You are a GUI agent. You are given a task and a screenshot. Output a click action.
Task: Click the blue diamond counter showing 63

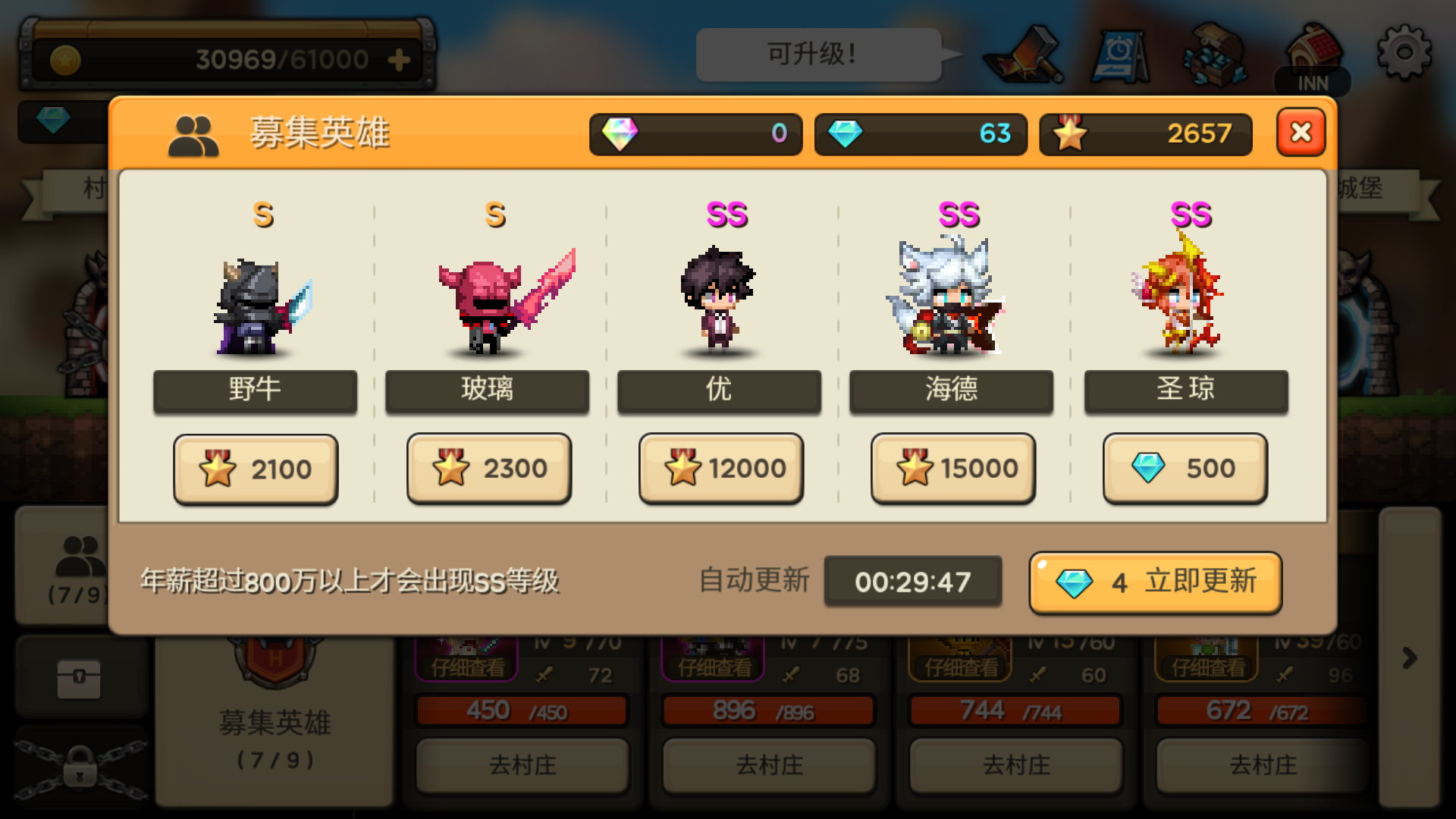920,134
